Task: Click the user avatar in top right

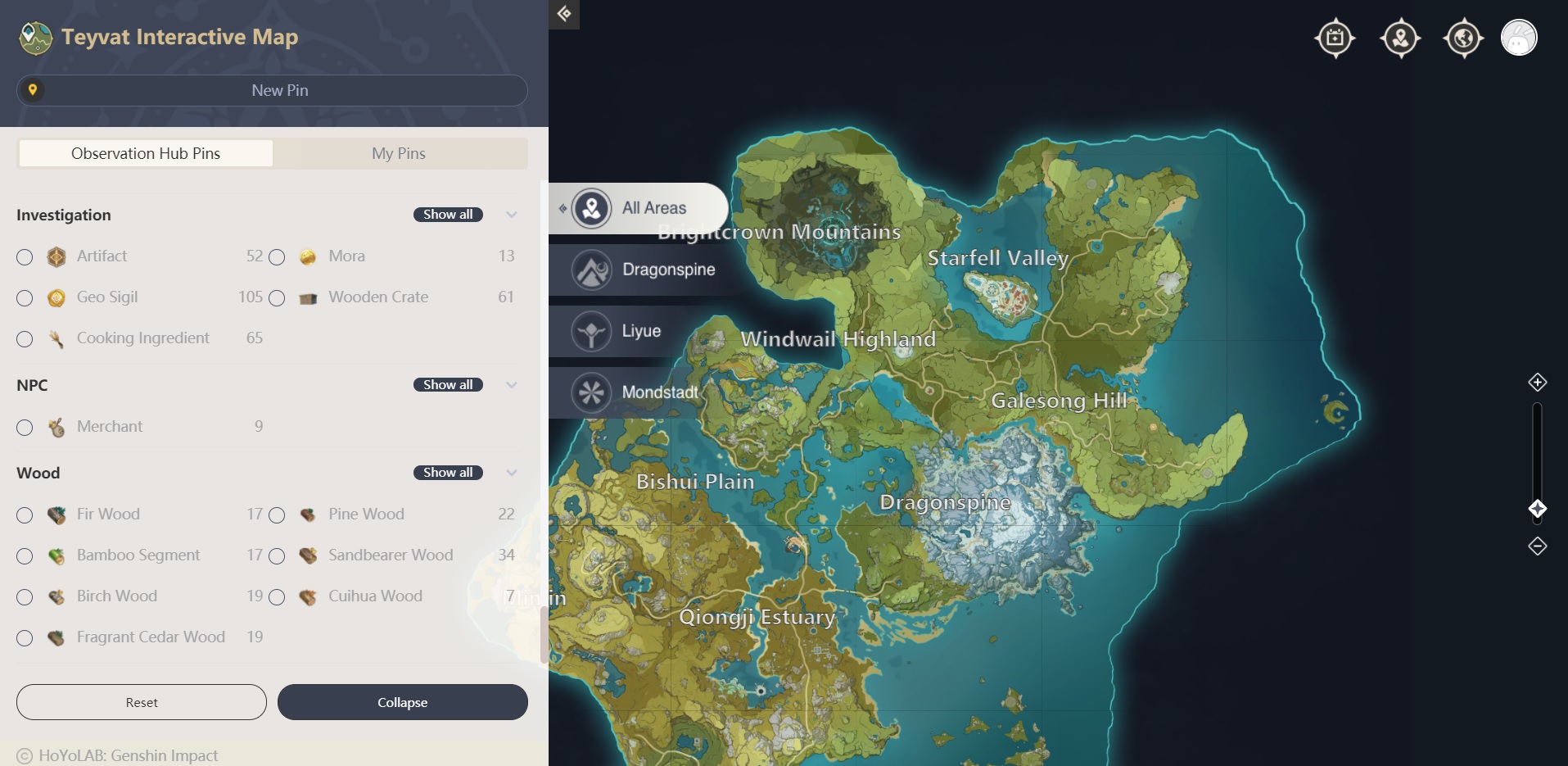Action: tap(1520, 38)
